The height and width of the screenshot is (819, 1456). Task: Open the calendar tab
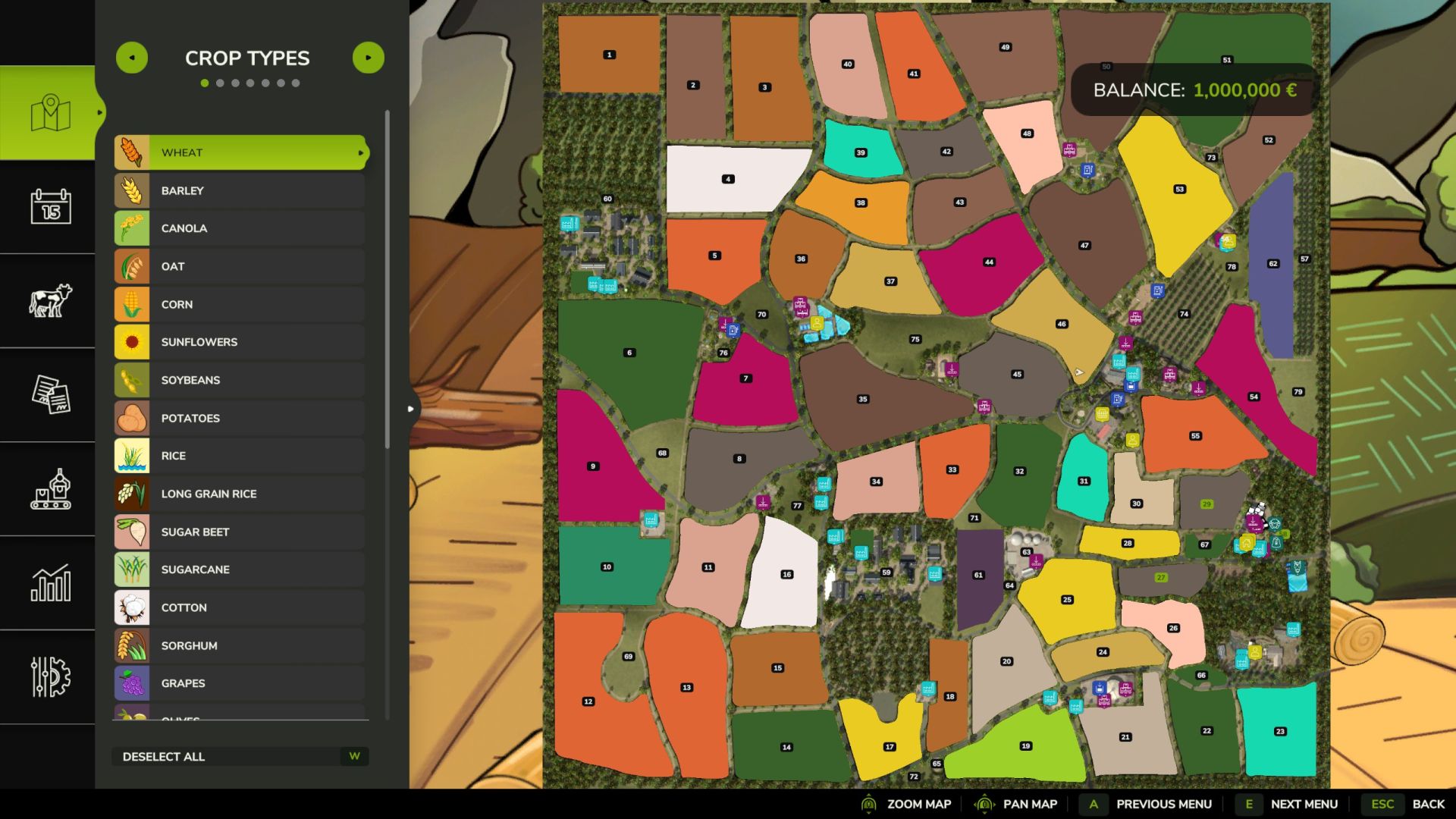(x=50, y=206)
